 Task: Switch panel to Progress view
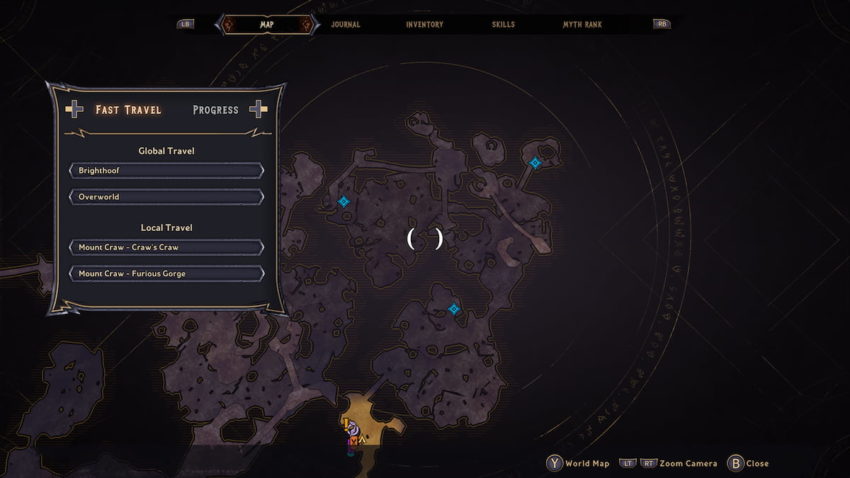[x=215, y=110]
